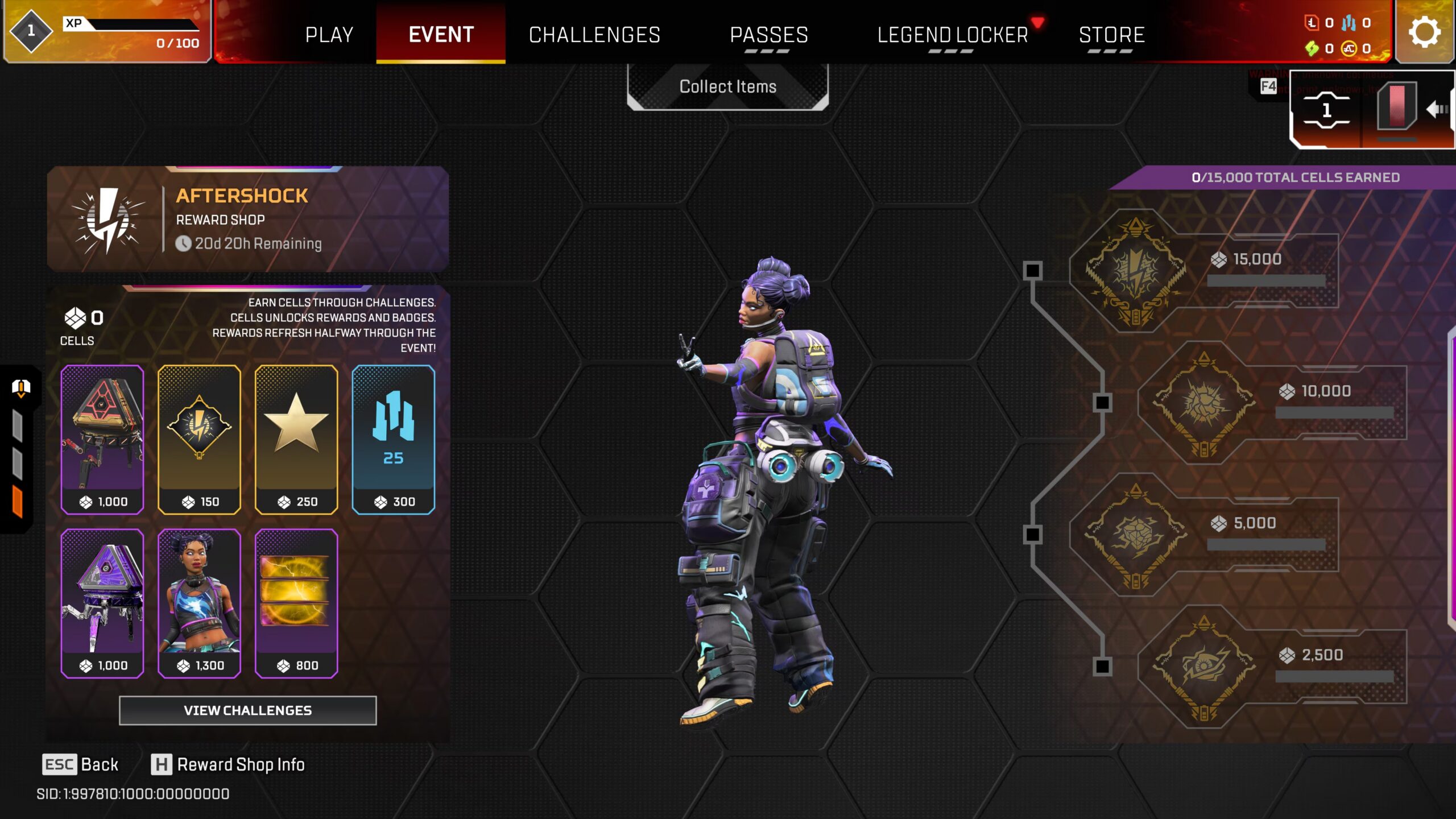
Task: Switch to the PLAY tab
Action: pyautogui.click(x=329, y=35)
